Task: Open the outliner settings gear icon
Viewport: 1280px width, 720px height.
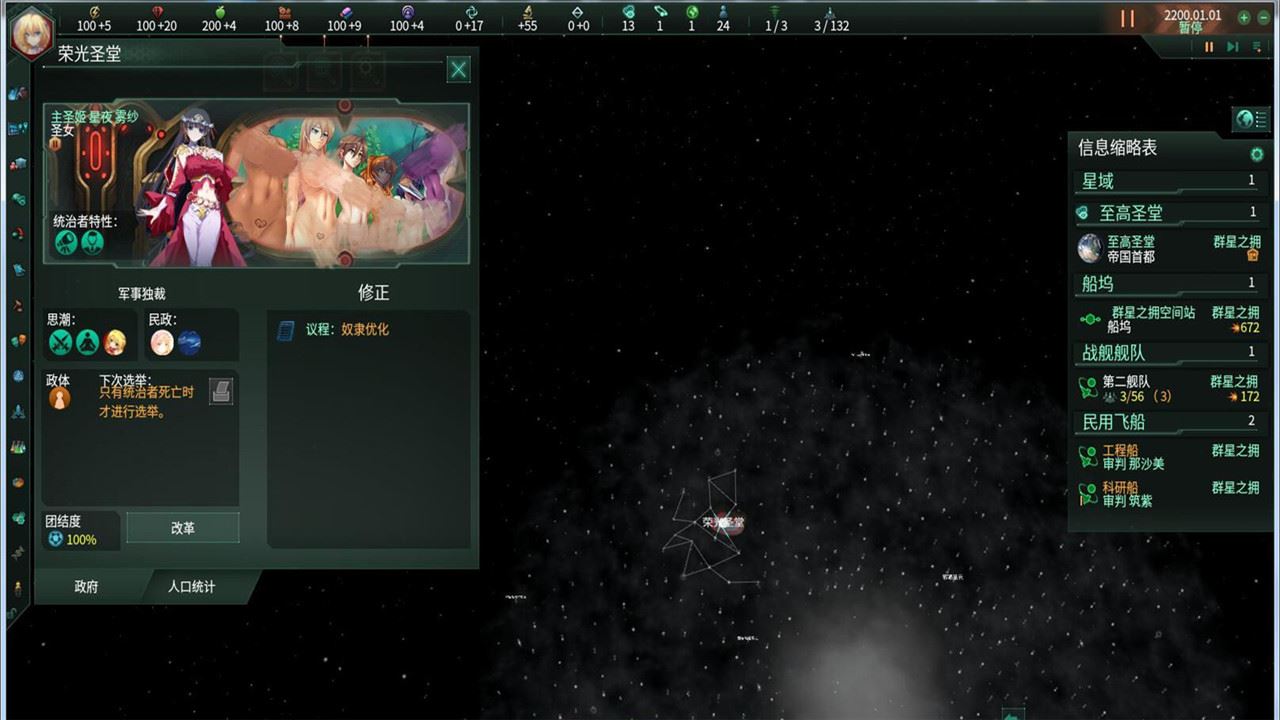Action: (x=1257, y=153)
